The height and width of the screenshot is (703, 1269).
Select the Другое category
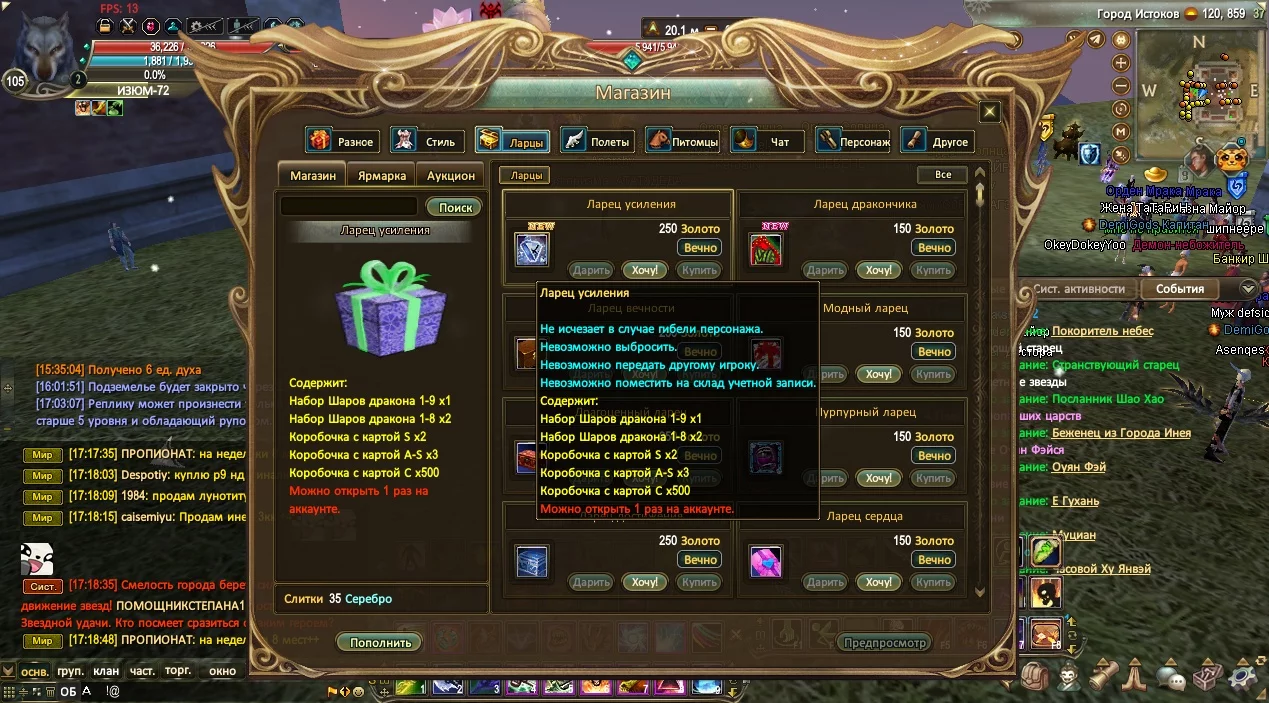938,141
